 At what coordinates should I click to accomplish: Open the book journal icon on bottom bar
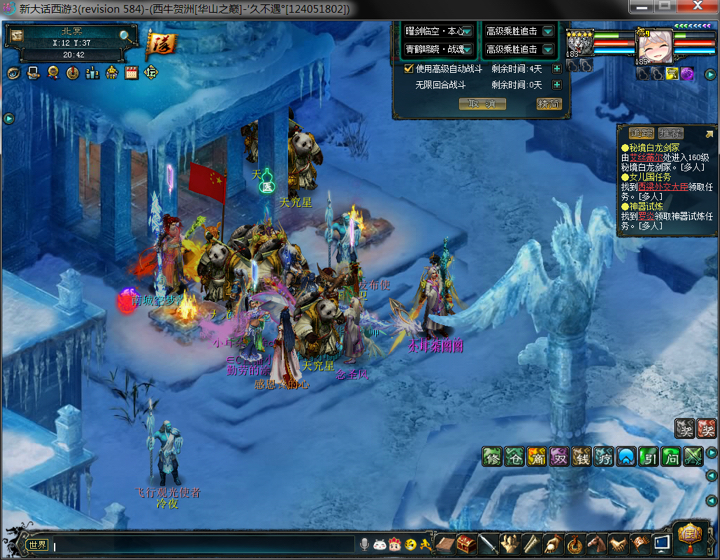(445, 545)
